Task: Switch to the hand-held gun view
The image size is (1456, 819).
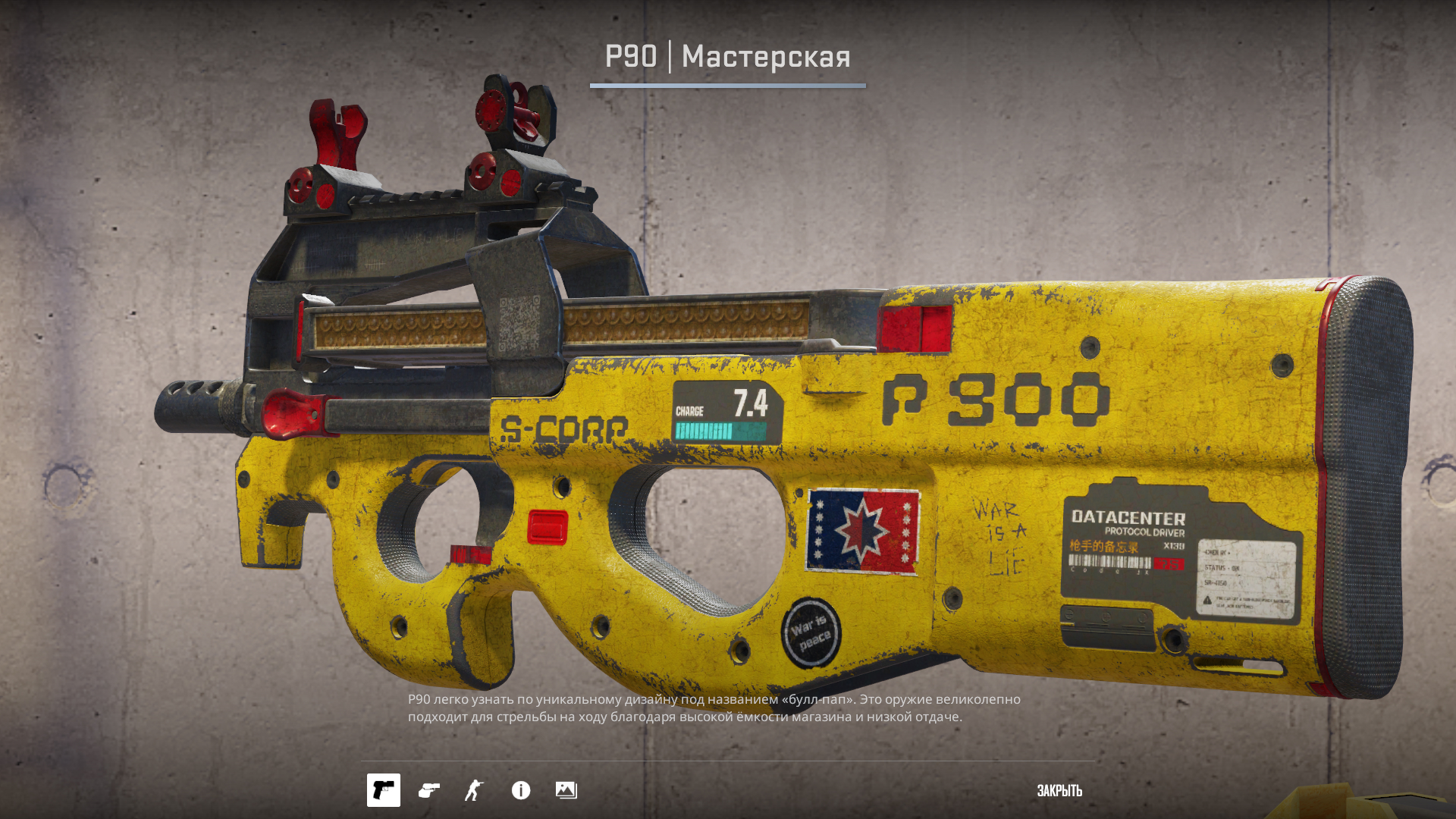Action: (429, 790)
